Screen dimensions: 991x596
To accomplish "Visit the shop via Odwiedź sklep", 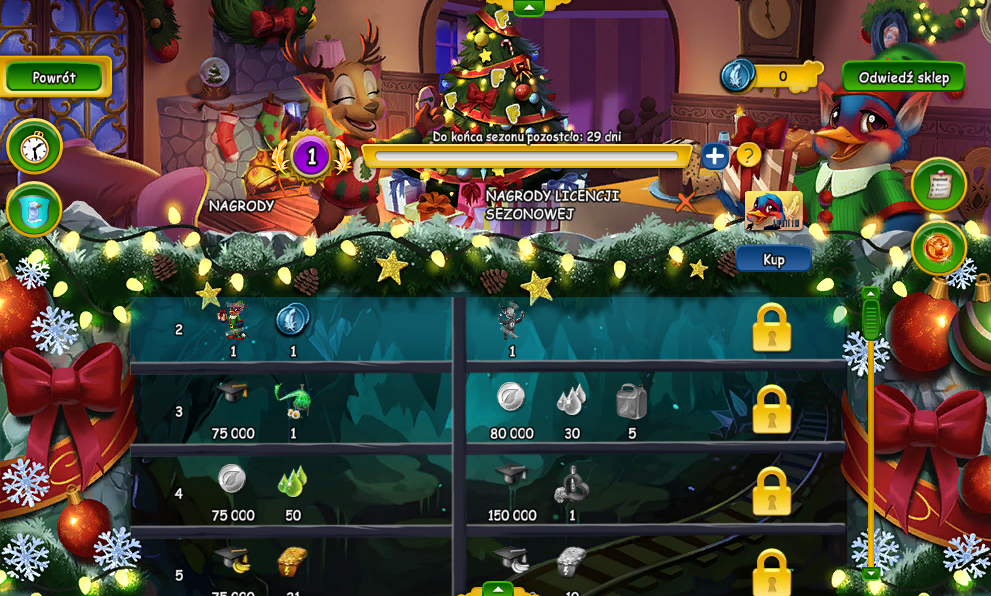I will (903, 77).
